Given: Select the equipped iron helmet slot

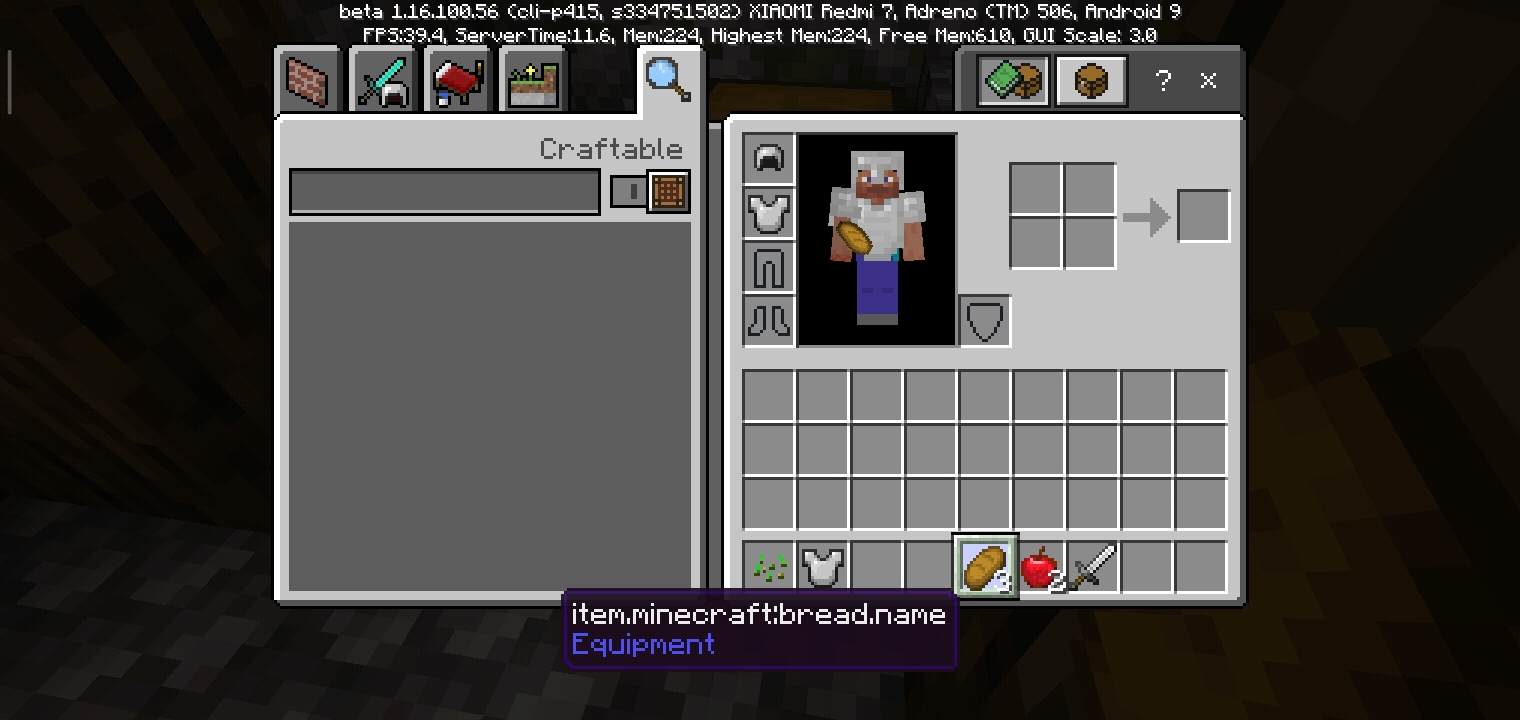Looking at the screenshot, I should [769, 159].
